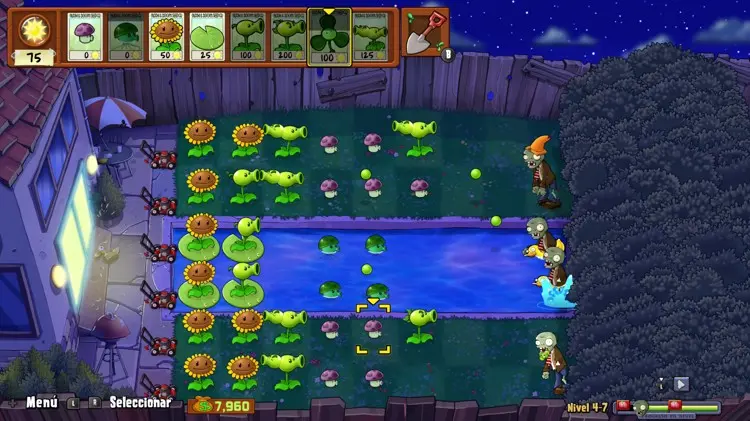The image size is (750, 421).
Task: Select the highlighted Blover seed packet
Action: [x=329, y=35]
